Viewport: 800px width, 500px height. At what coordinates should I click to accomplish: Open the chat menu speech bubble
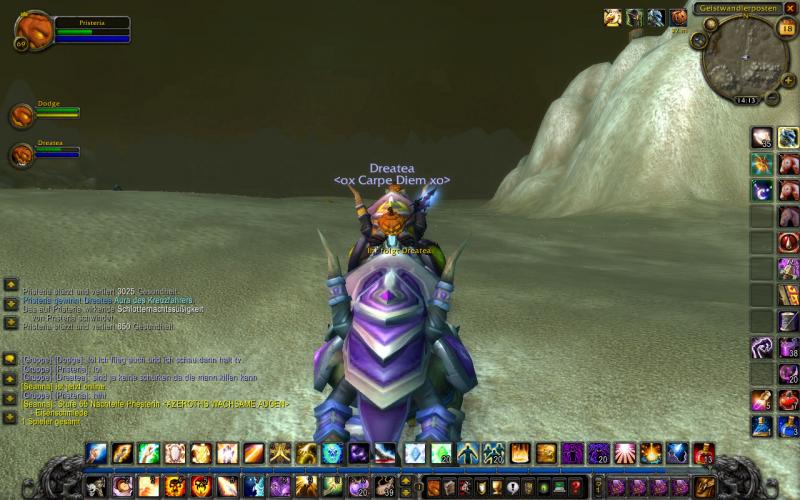(10, 359)
